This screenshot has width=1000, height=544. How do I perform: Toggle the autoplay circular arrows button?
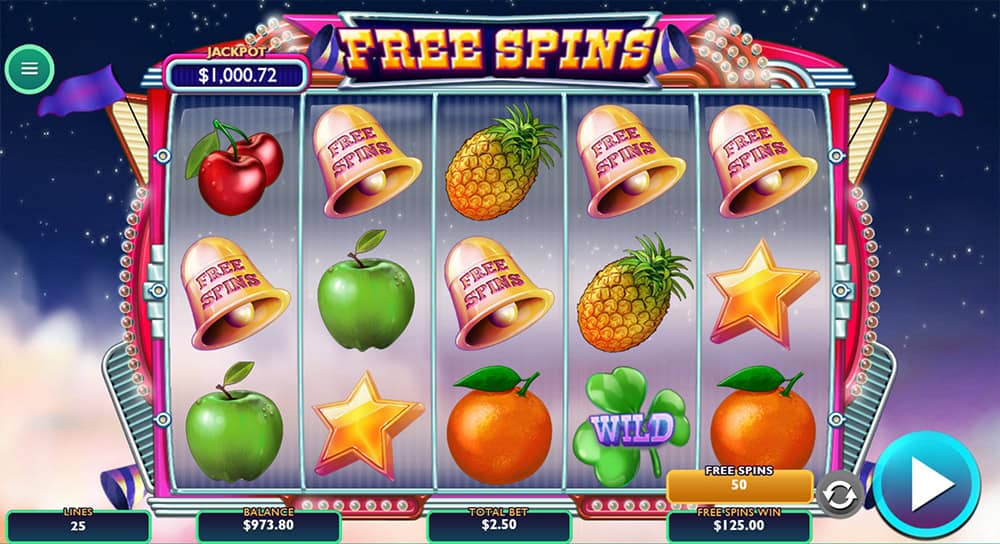840,492
